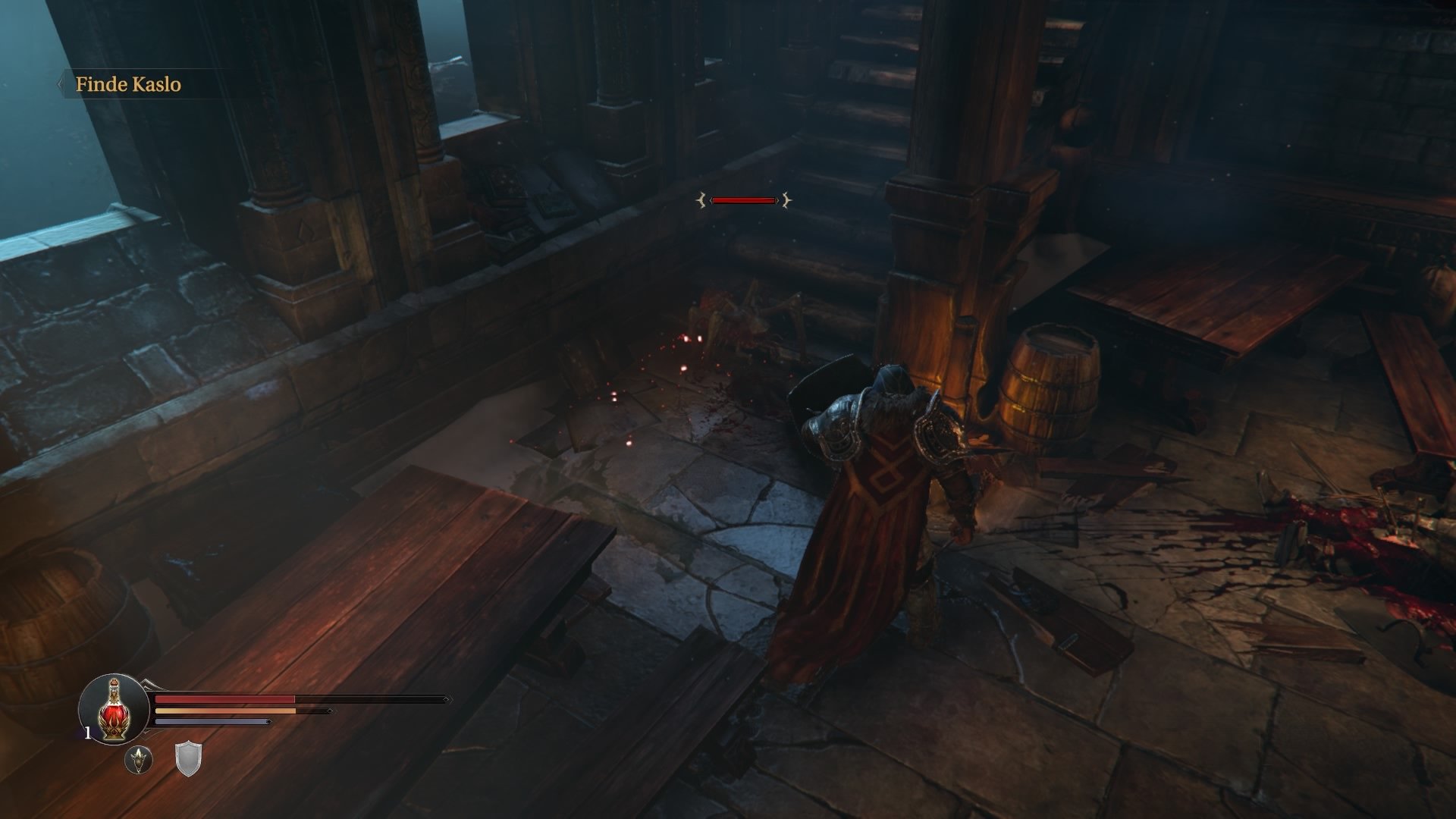Expand the left chevron beside the quest text
This screenshot has width=1456, height=819.
click(61, 83)
